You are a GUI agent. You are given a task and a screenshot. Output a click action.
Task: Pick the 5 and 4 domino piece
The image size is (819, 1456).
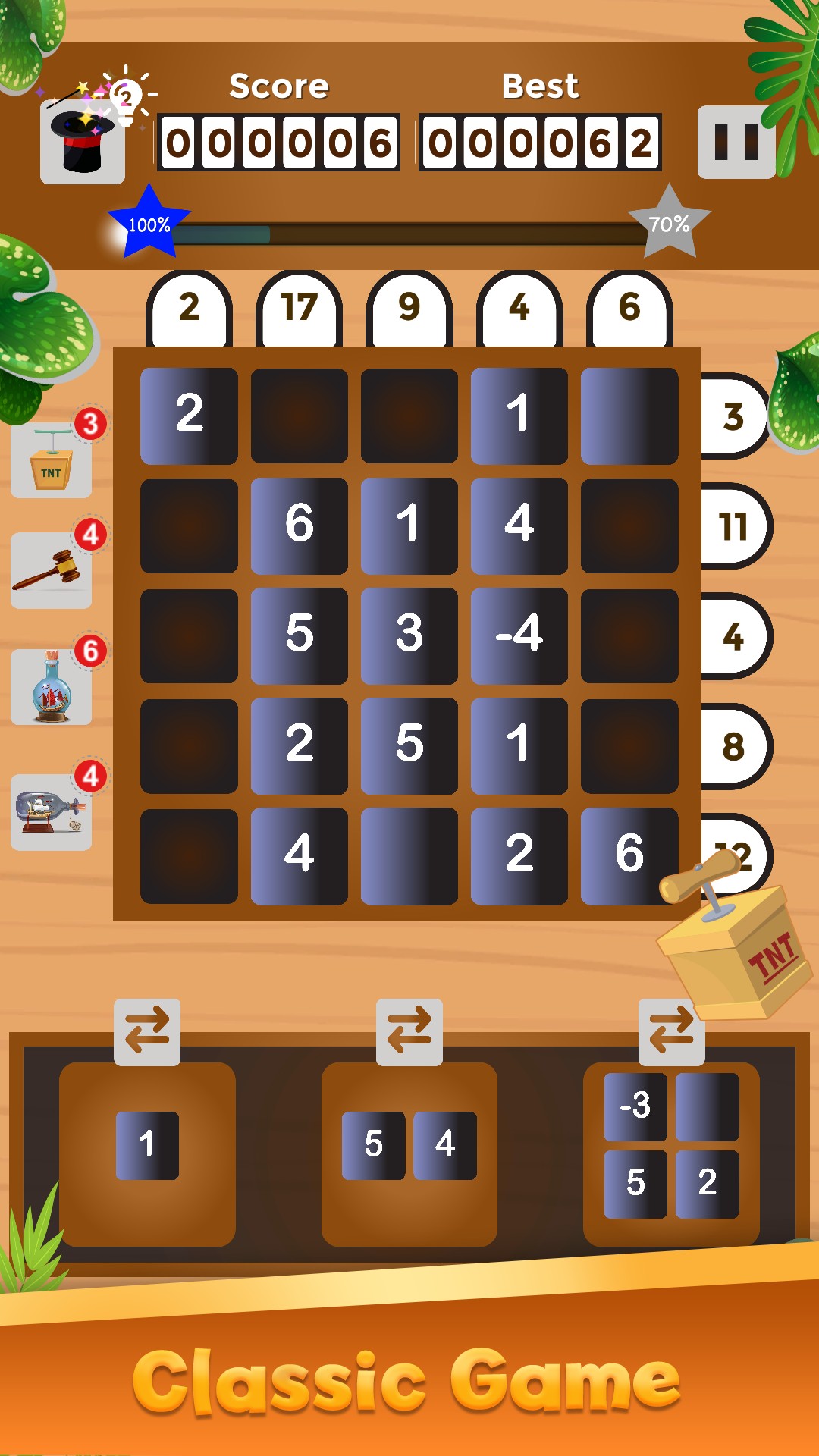tap(409, 1145)
